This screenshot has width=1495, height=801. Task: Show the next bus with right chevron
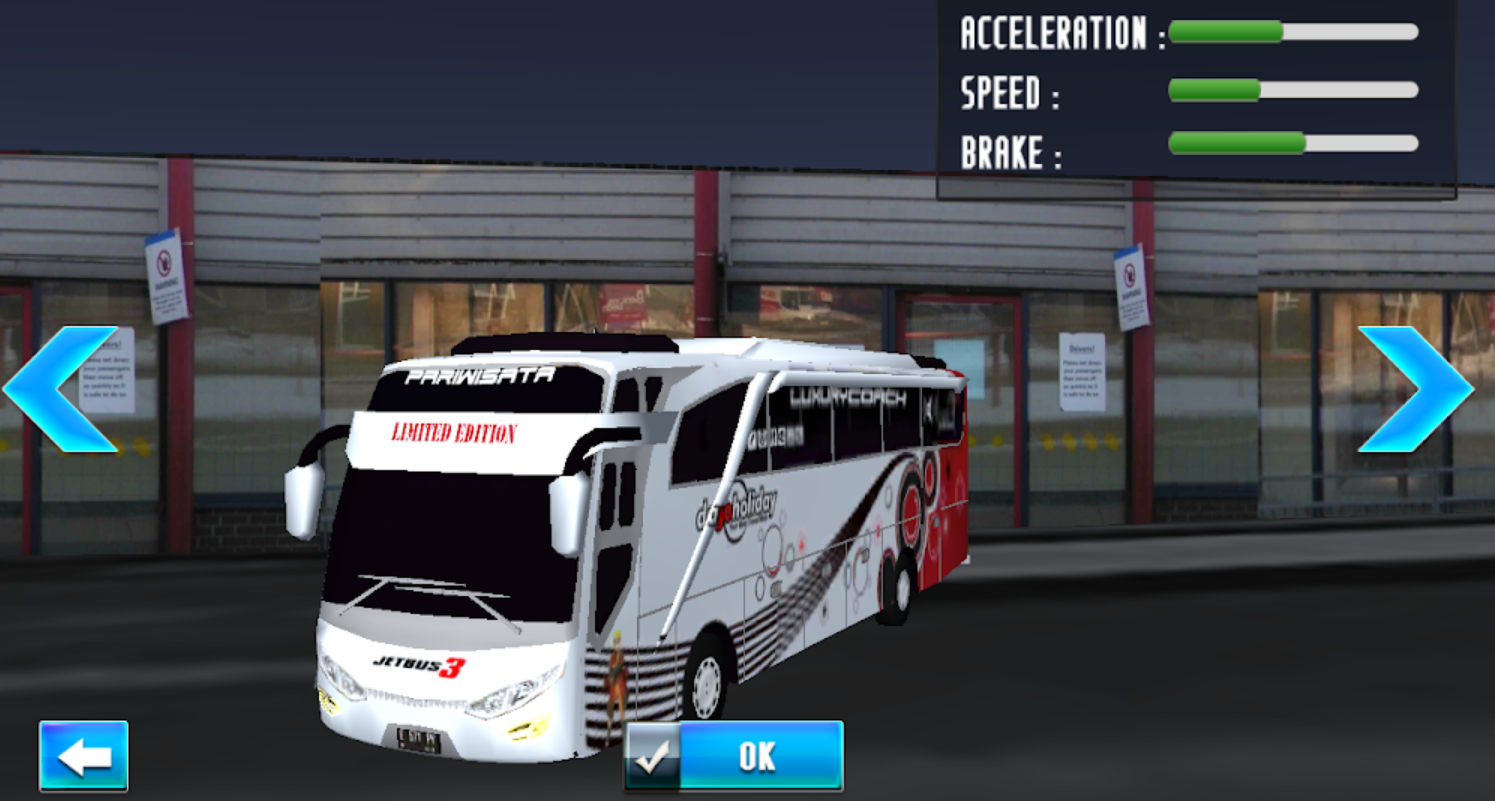pos(1415,389)
